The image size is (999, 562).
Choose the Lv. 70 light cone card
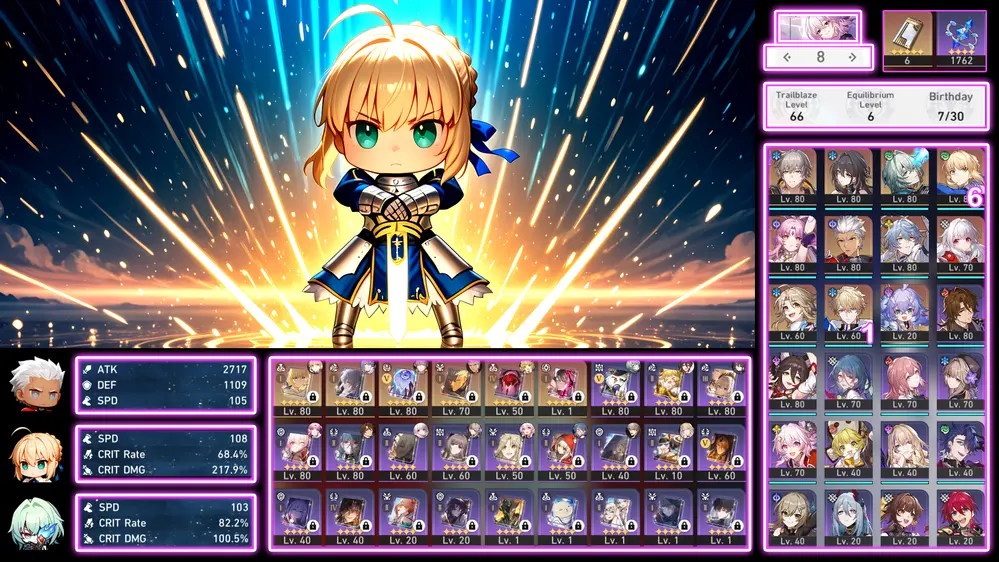(x=458, y=388)
